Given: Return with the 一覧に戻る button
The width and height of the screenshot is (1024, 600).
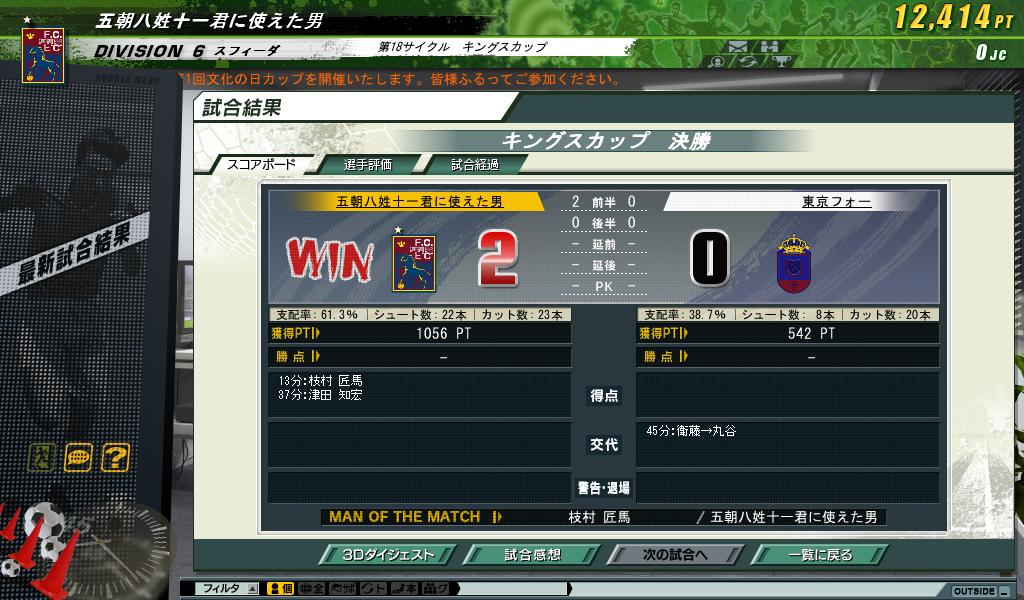Looking at the screenshot, I should 819,555.
